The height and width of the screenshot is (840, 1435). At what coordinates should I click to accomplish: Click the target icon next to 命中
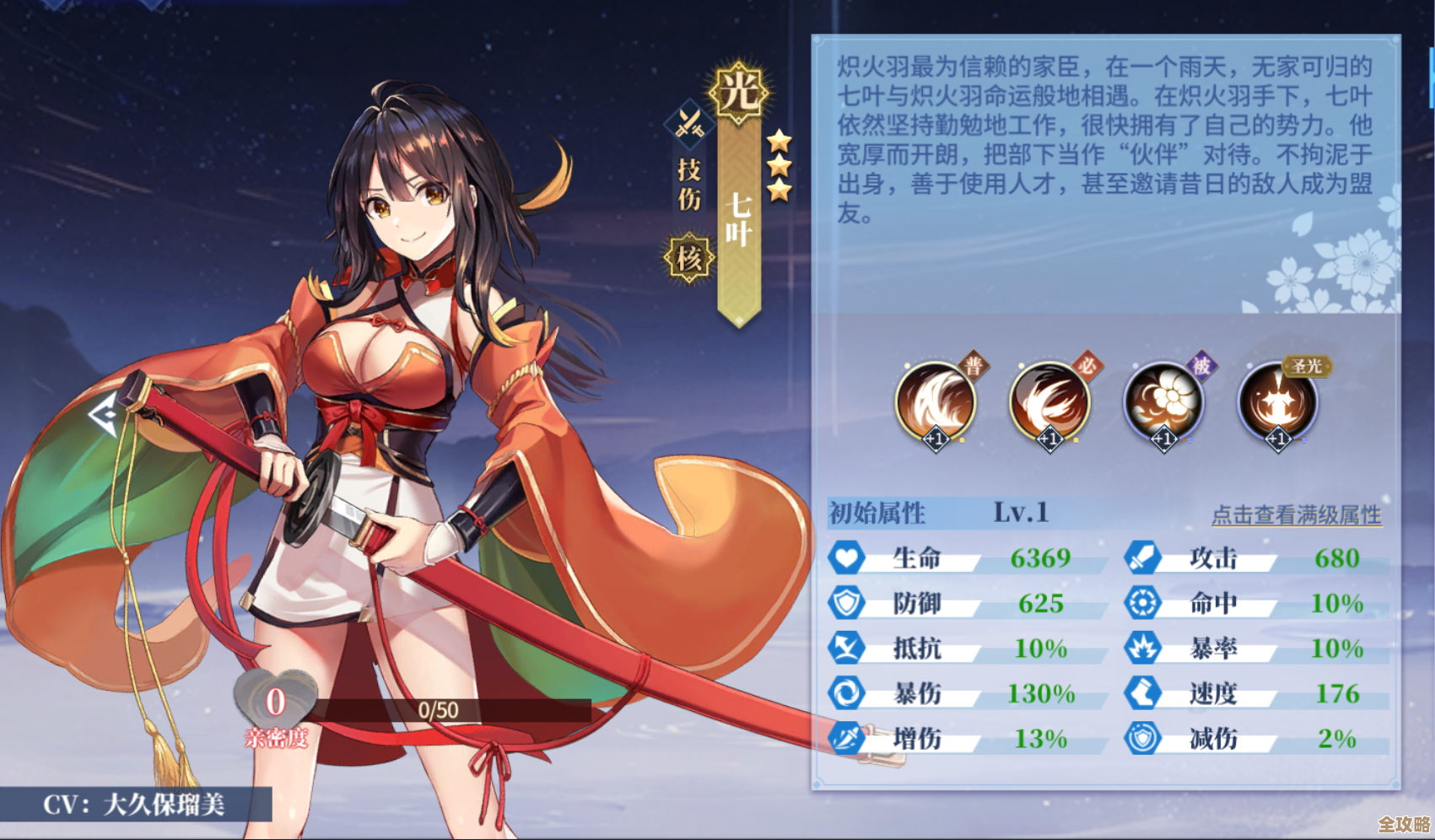tap(1145, 604)
